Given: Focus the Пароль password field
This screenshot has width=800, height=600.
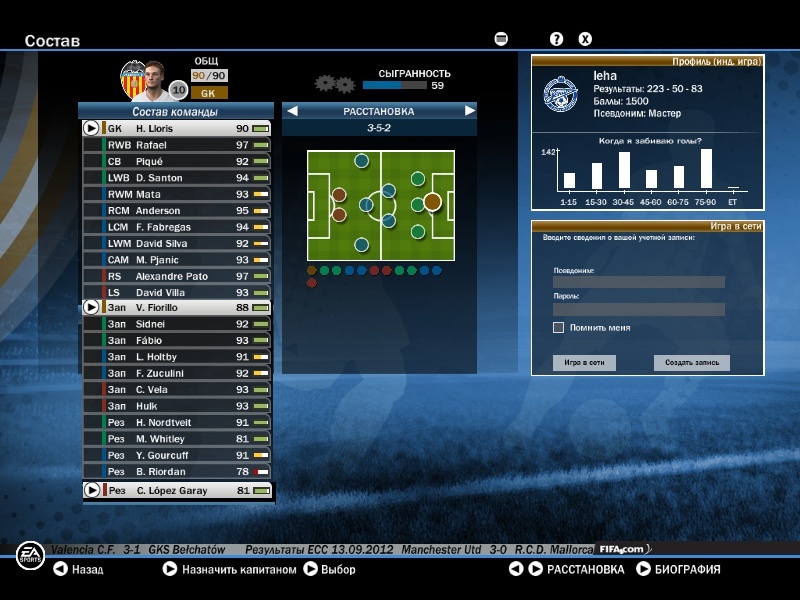Looking at the screenshot, I should coord(638,309).
